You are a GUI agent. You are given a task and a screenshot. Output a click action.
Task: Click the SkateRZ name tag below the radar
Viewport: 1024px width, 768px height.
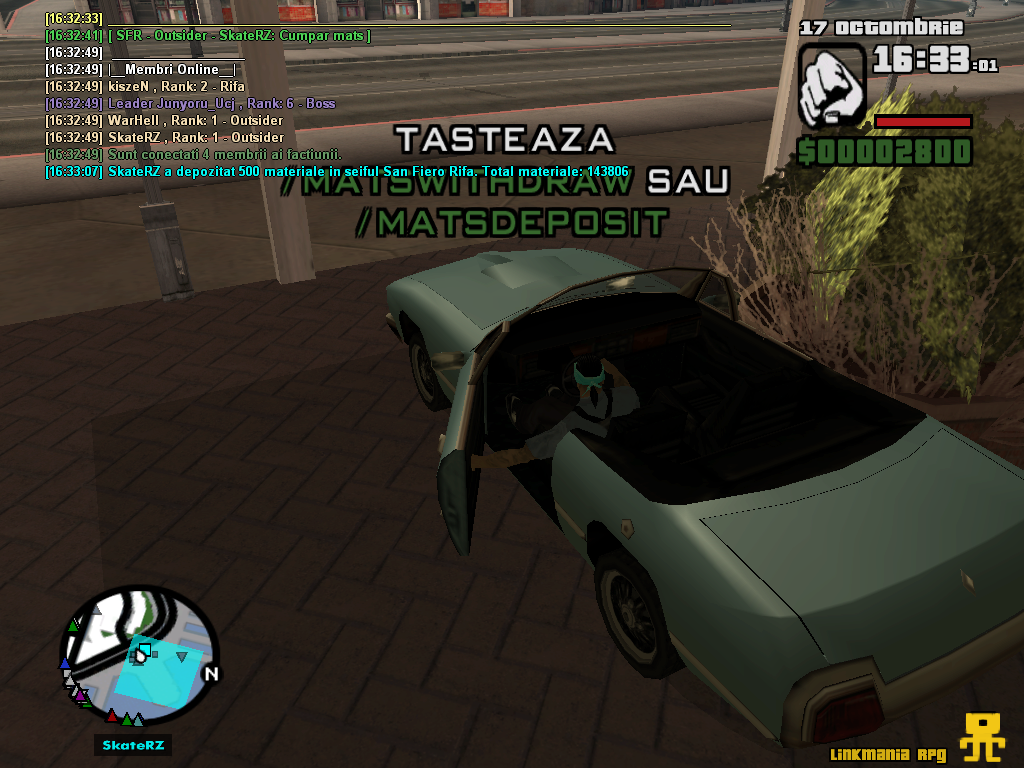pyautogui.click(x=134, y=745)
